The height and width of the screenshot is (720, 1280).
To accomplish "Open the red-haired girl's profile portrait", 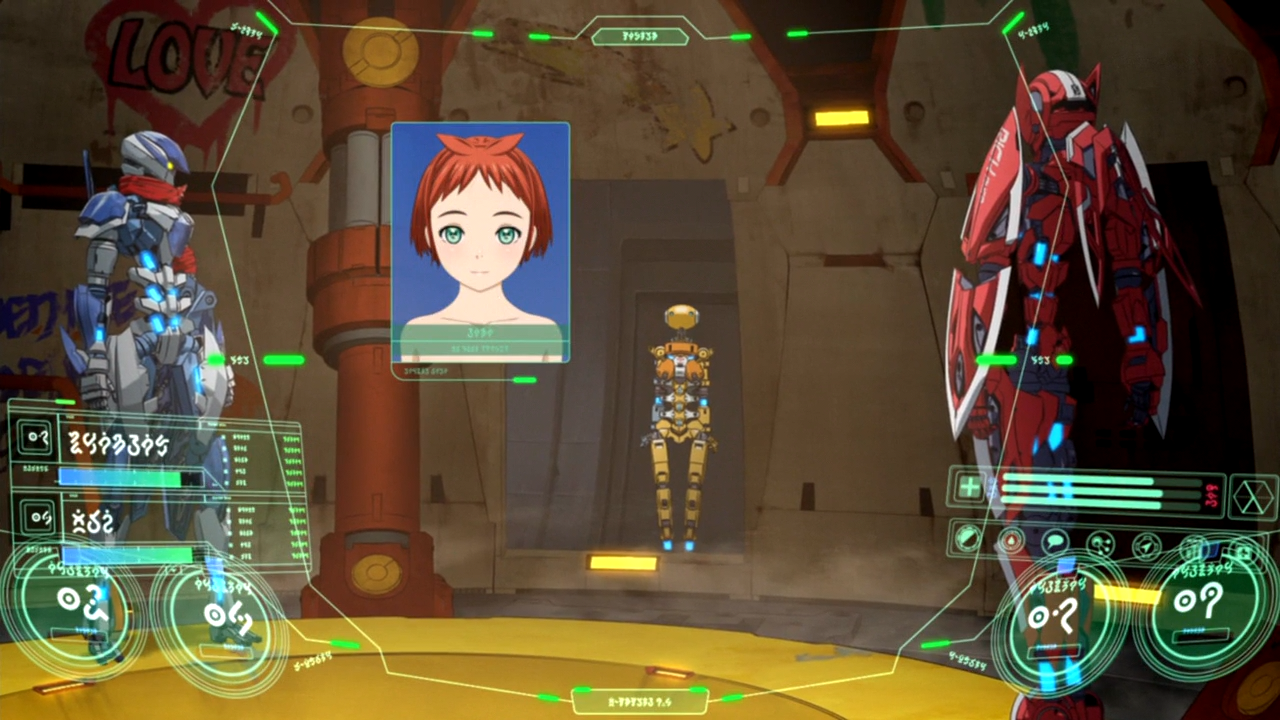I will point(480,240).
